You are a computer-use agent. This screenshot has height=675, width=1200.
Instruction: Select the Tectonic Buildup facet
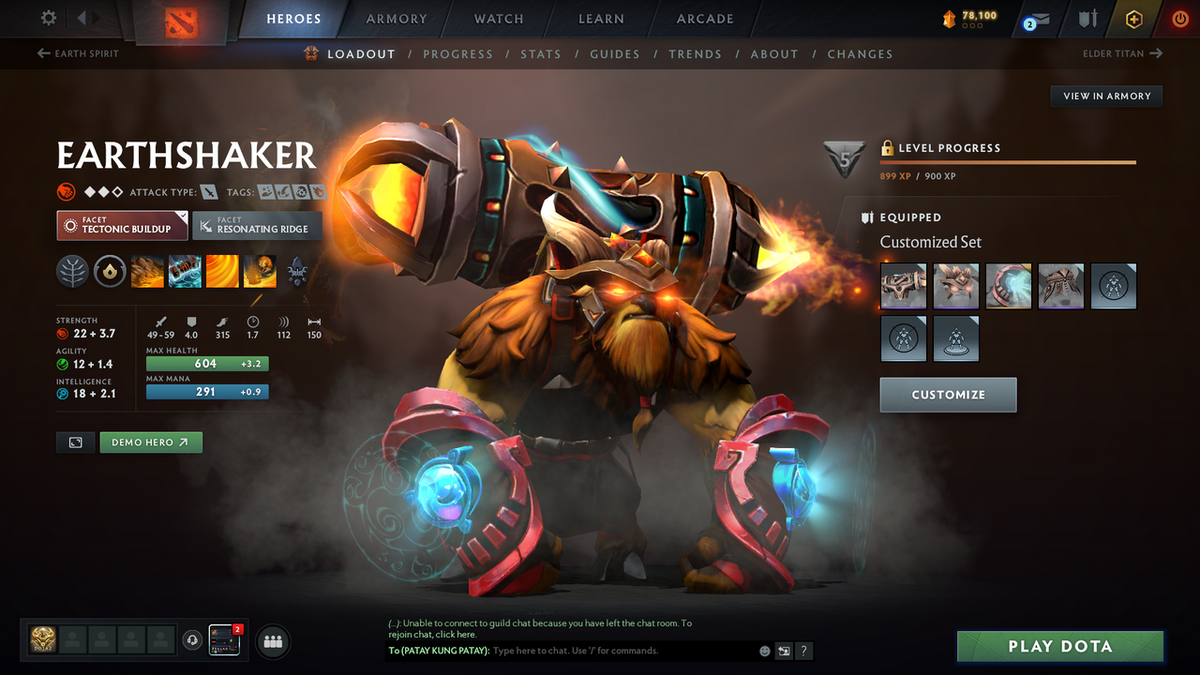point(122,225)
